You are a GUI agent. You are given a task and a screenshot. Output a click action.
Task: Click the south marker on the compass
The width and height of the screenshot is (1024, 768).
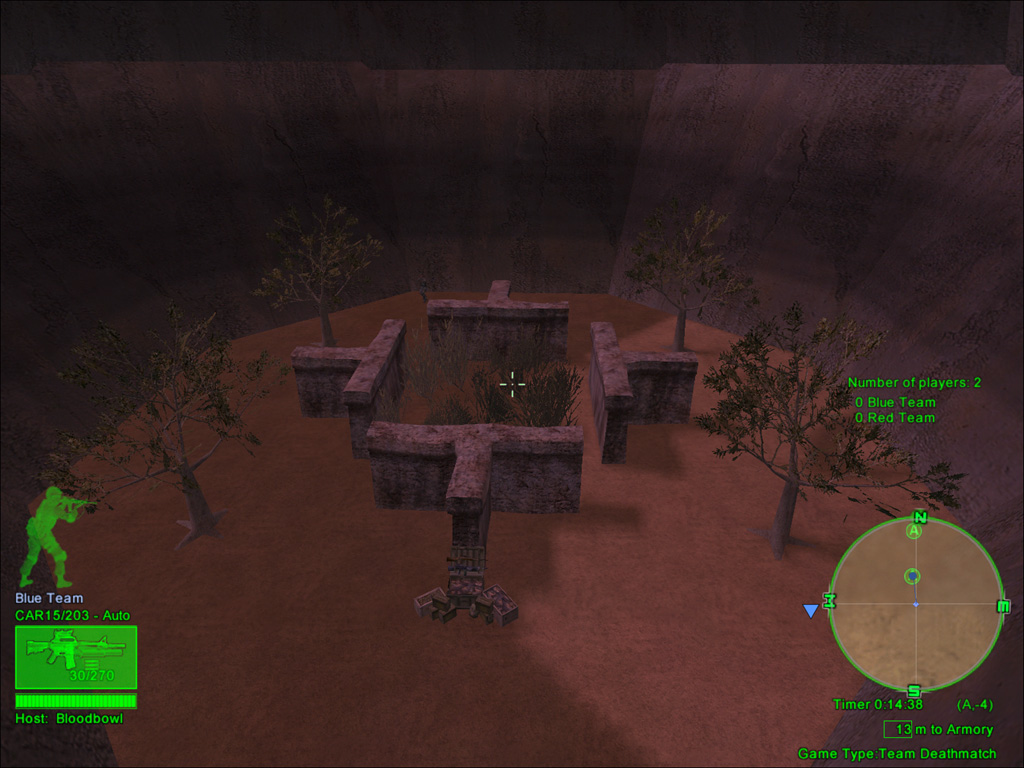click(913, 691)
